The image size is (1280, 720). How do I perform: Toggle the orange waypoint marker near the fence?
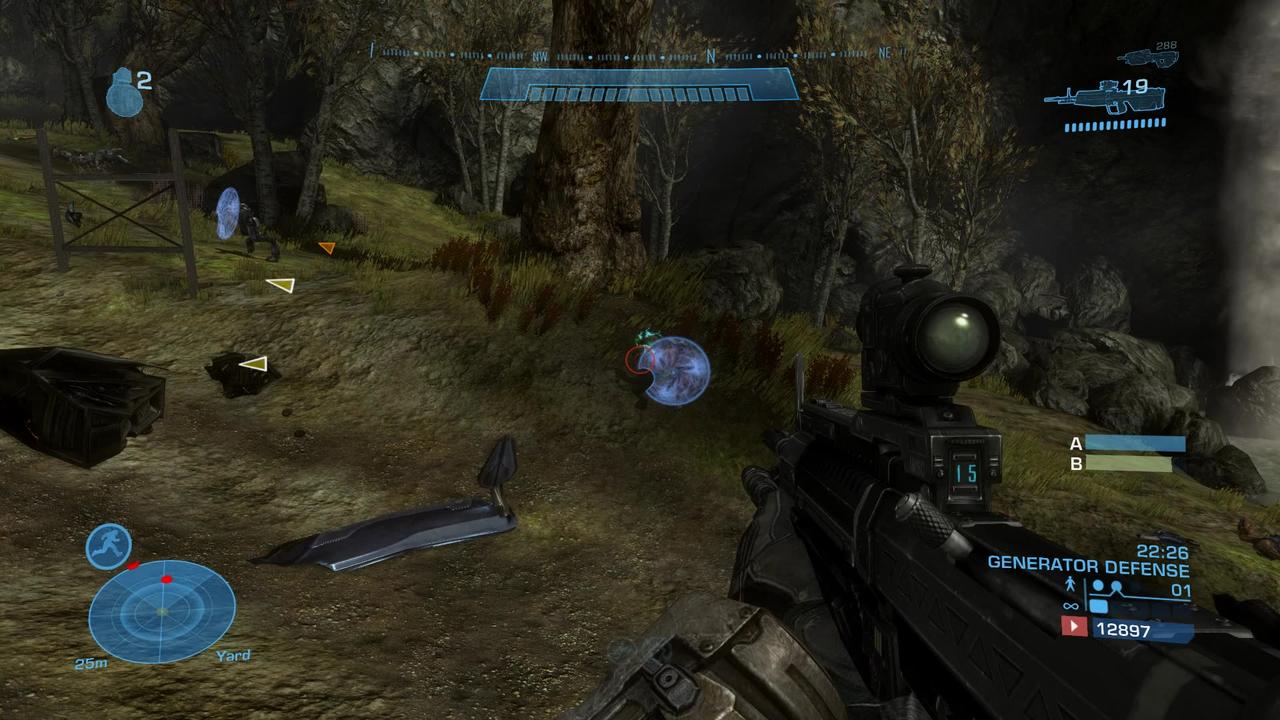coord(327,247)
